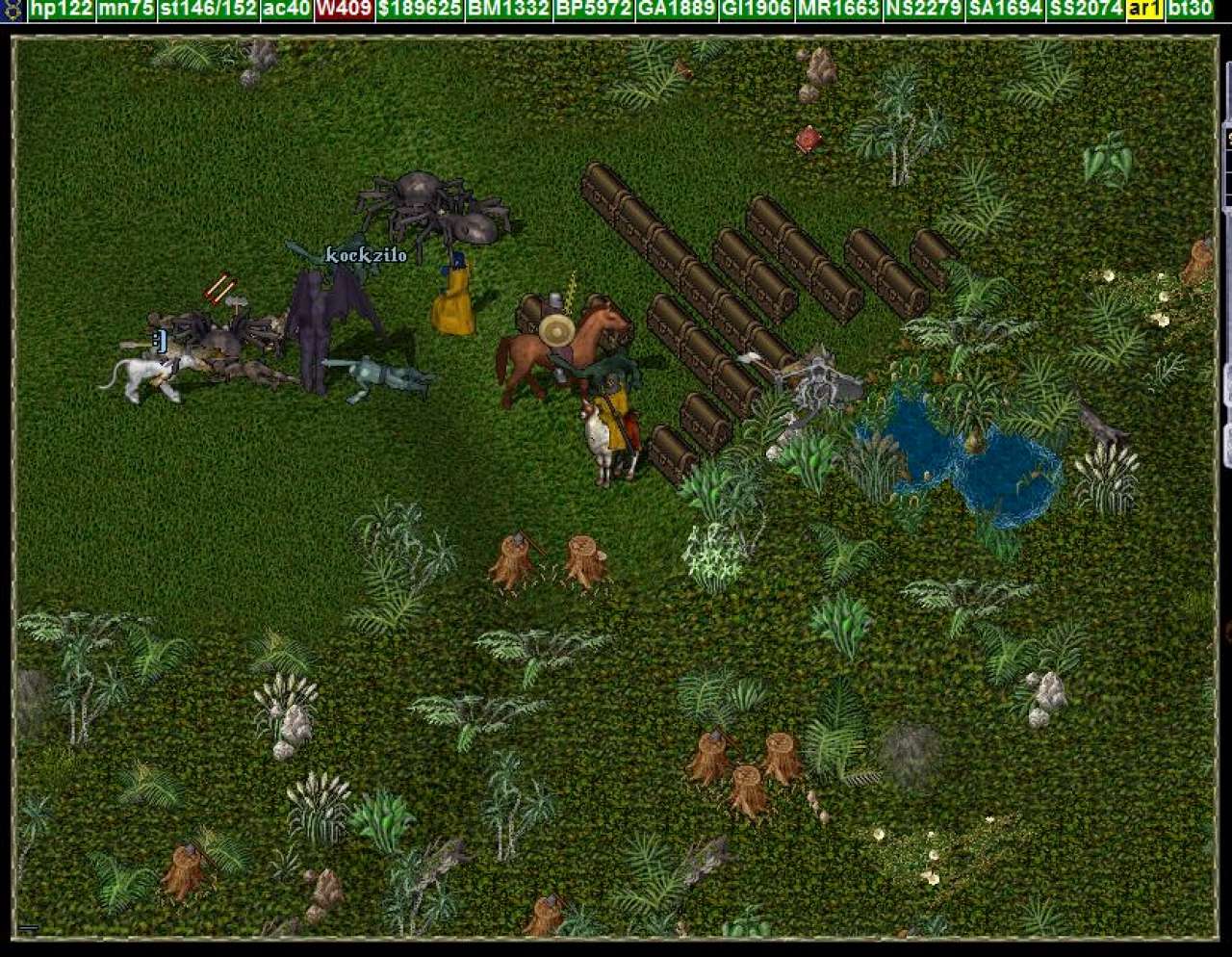Click the window icon beside the hp counter

pos(13,10)
